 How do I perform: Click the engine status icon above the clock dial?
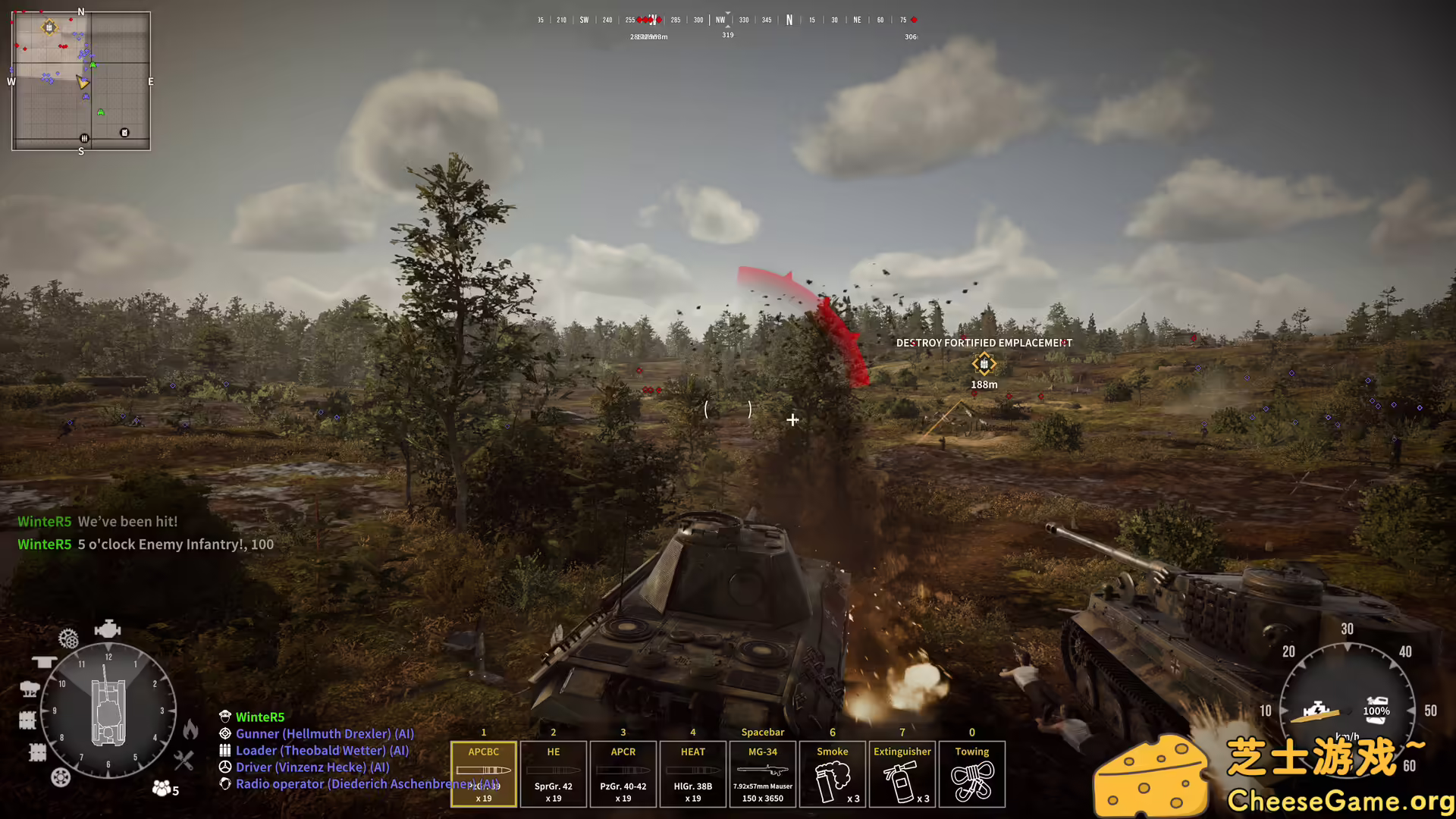108,628
